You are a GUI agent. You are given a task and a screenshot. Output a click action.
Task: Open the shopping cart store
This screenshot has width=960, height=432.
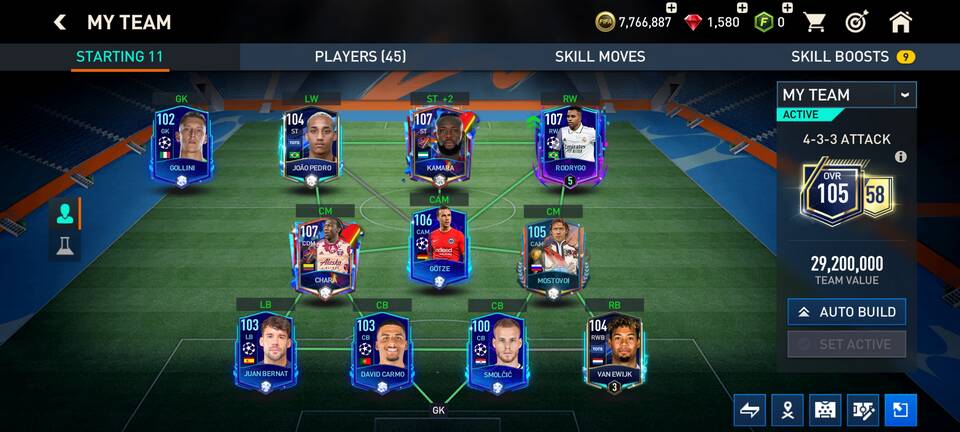tap(815, 22)
